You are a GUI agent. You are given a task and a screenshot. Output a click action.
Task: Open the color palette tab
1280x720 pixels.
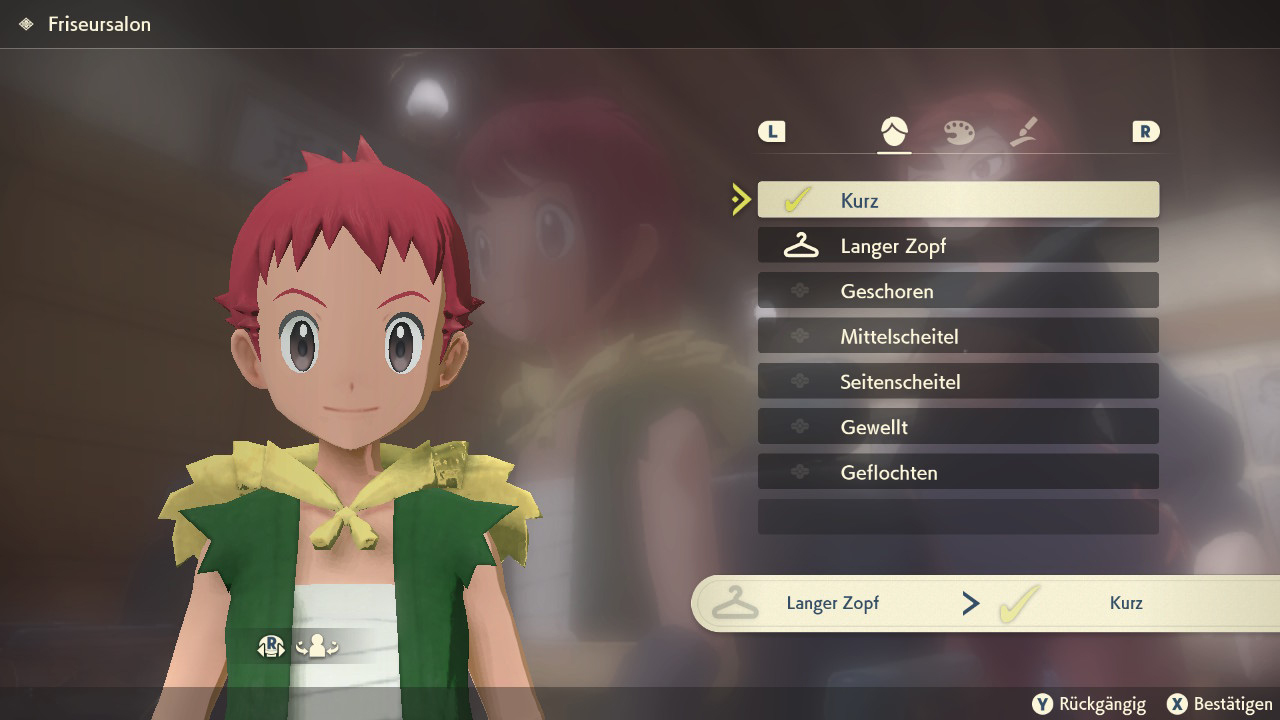tap(959, 131)
